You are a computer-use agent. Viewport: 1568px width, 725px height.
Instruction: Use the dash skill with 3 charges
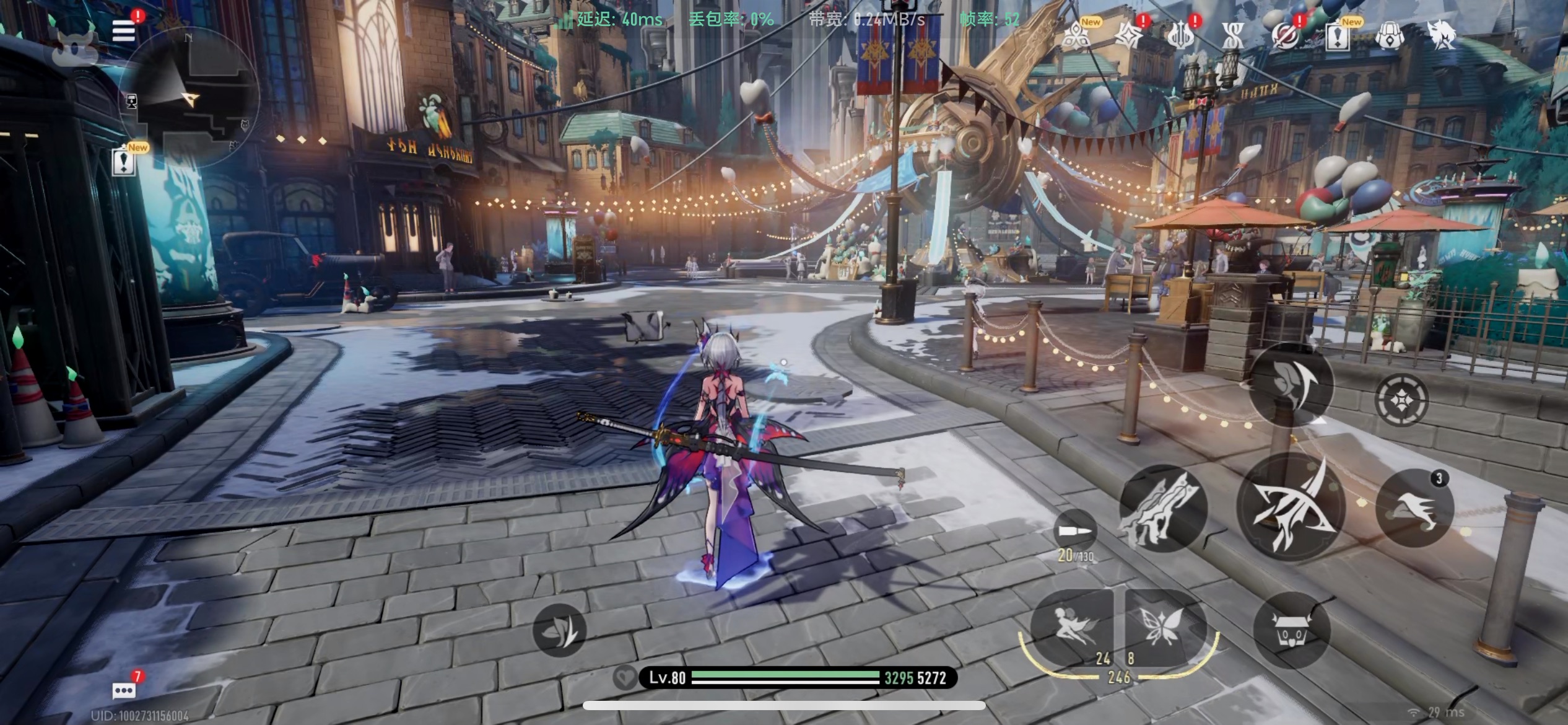(x=1414, y=508)
